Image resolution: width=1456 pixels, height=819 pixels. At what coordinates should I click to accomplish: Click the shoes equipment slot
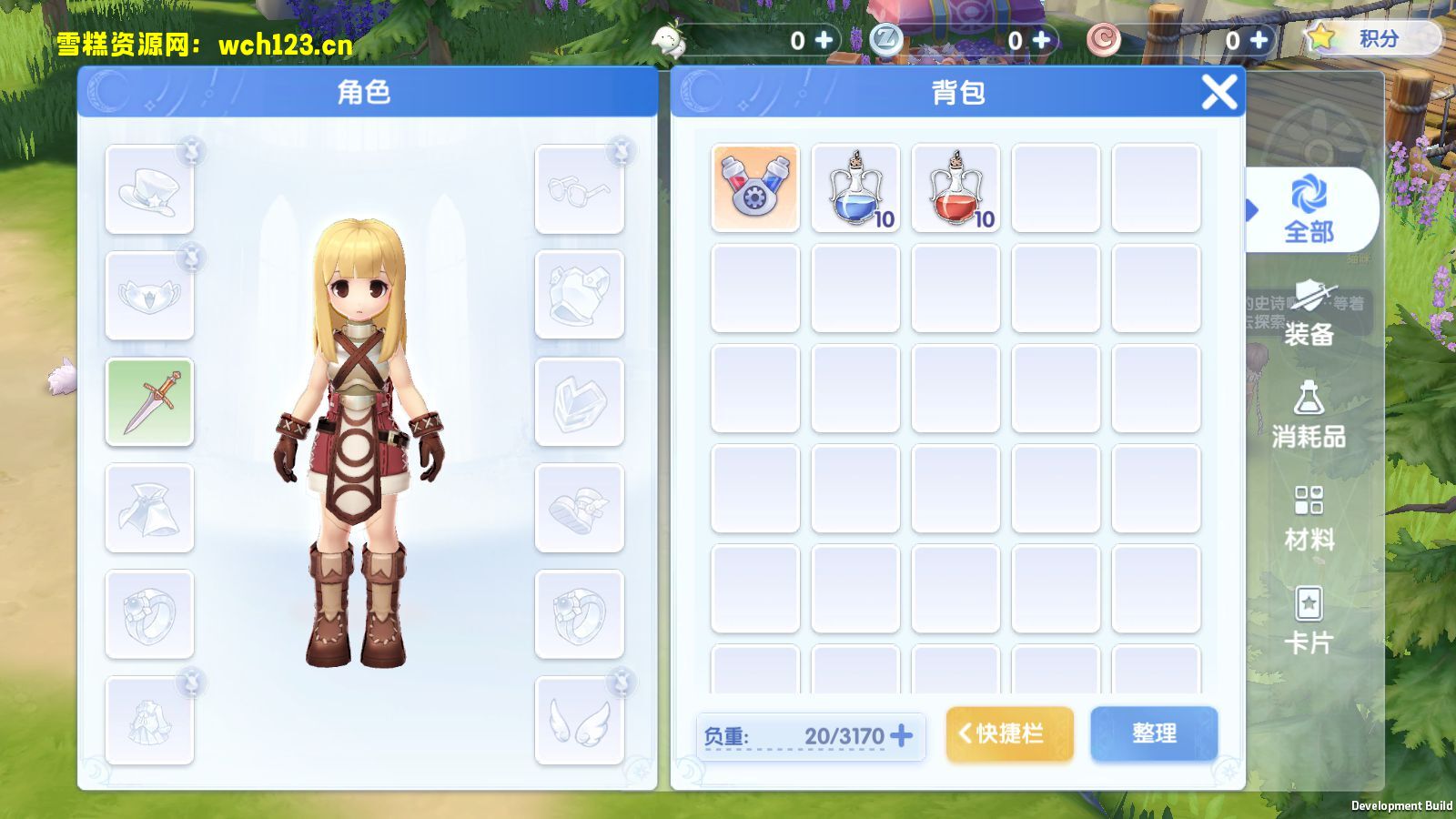click(580, 508)
